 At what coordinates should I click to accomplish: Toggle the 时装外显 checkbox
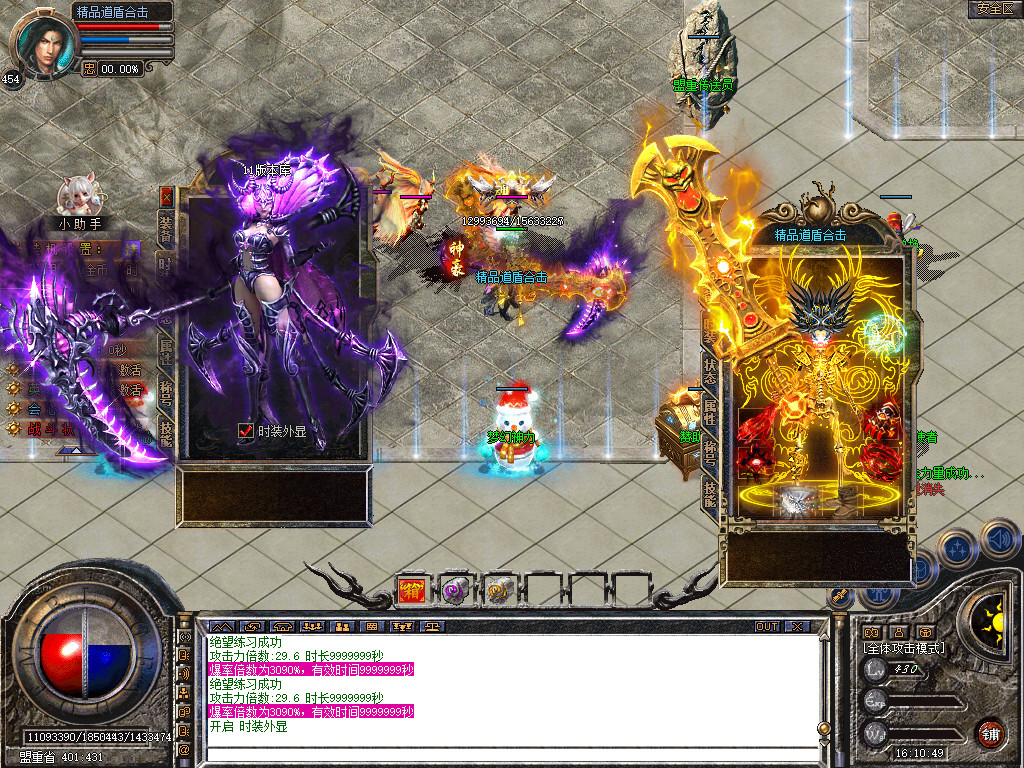(x=246, y=431)
